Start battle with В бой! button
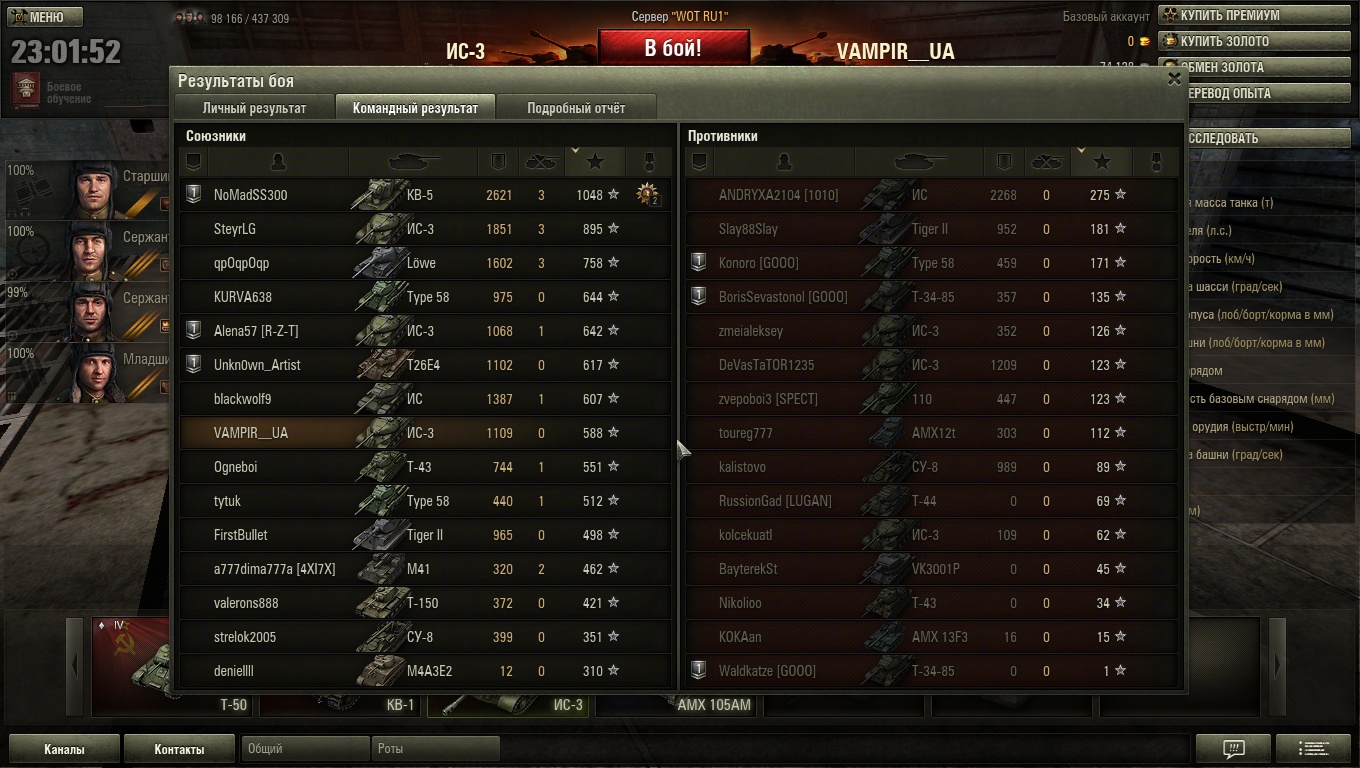 [673, 48]
